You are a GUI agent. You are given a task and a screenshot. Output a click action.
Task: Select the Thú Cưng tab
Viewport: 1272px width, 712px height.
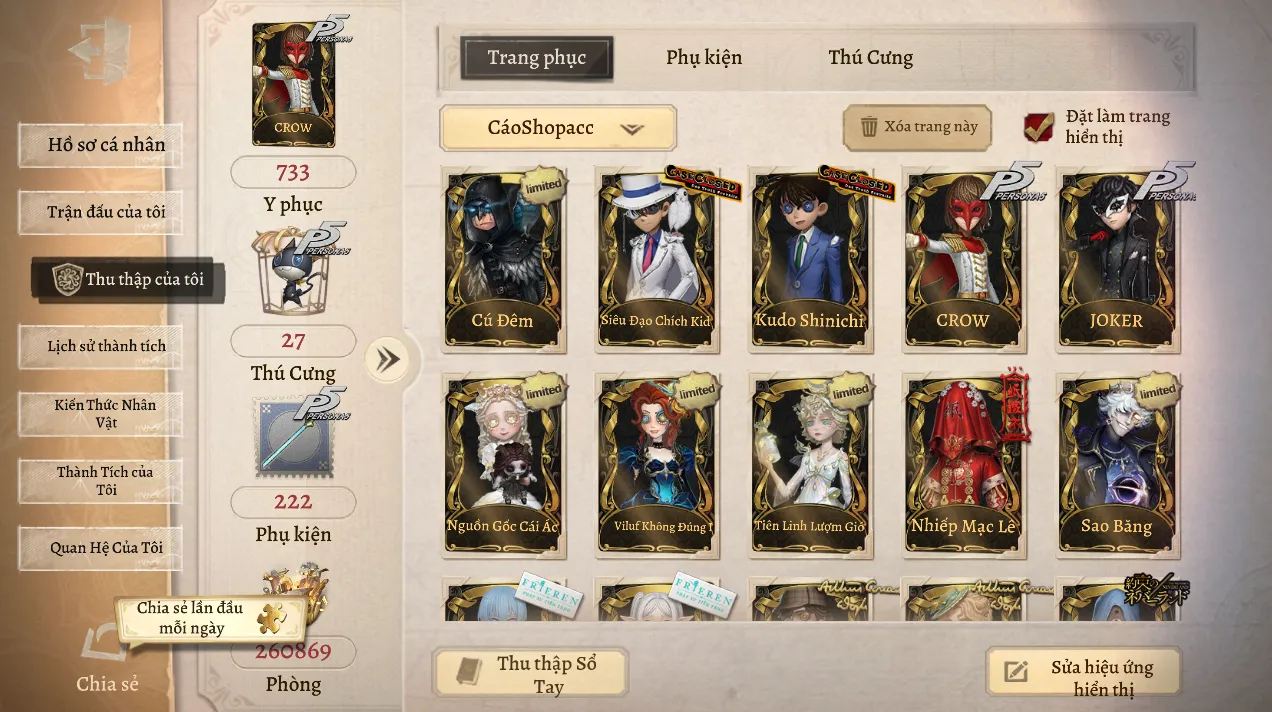click(x=870, y=58)
